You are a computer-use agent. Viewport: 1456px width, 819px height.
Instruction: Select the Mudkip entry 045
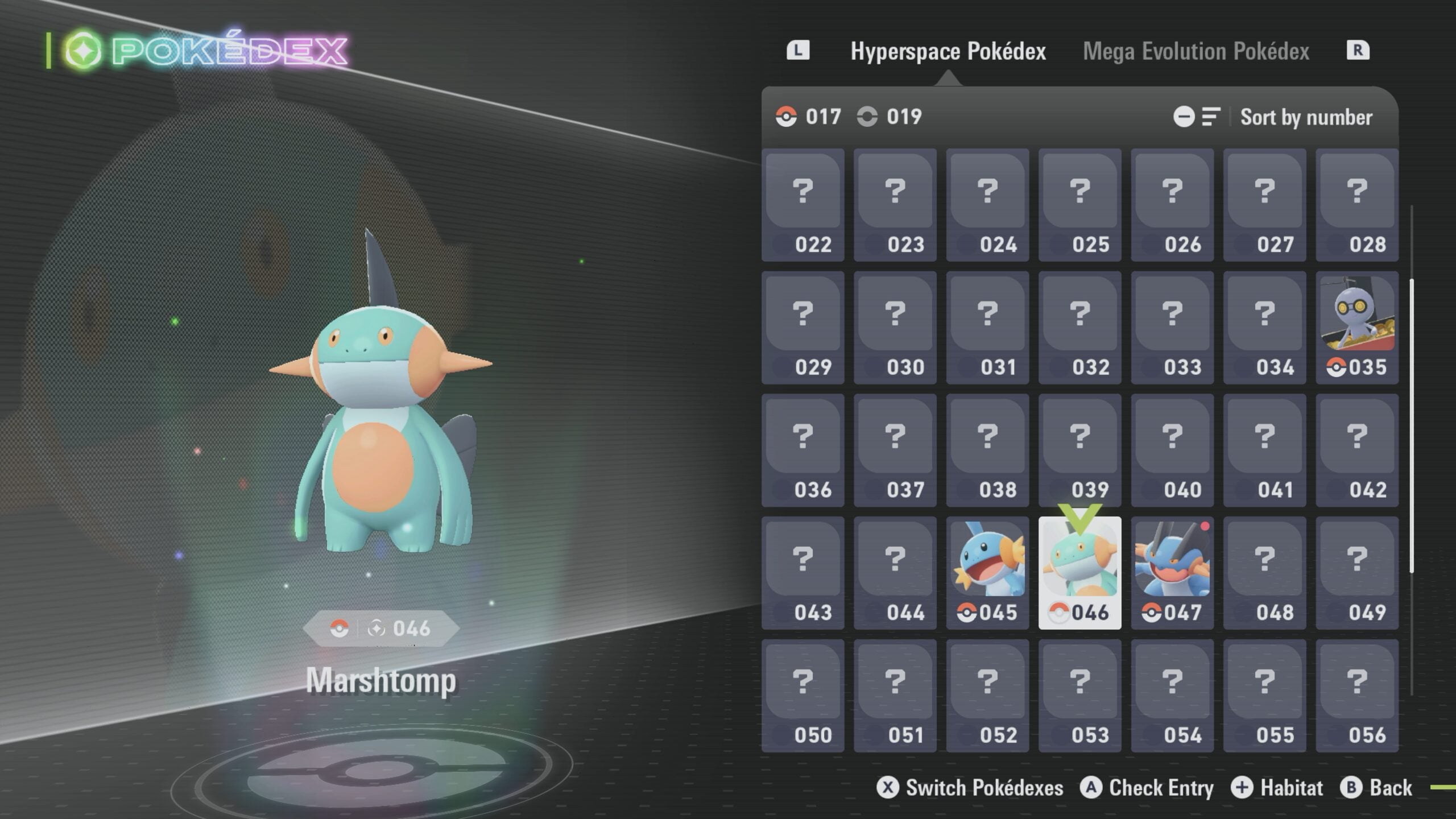(987, 573)
